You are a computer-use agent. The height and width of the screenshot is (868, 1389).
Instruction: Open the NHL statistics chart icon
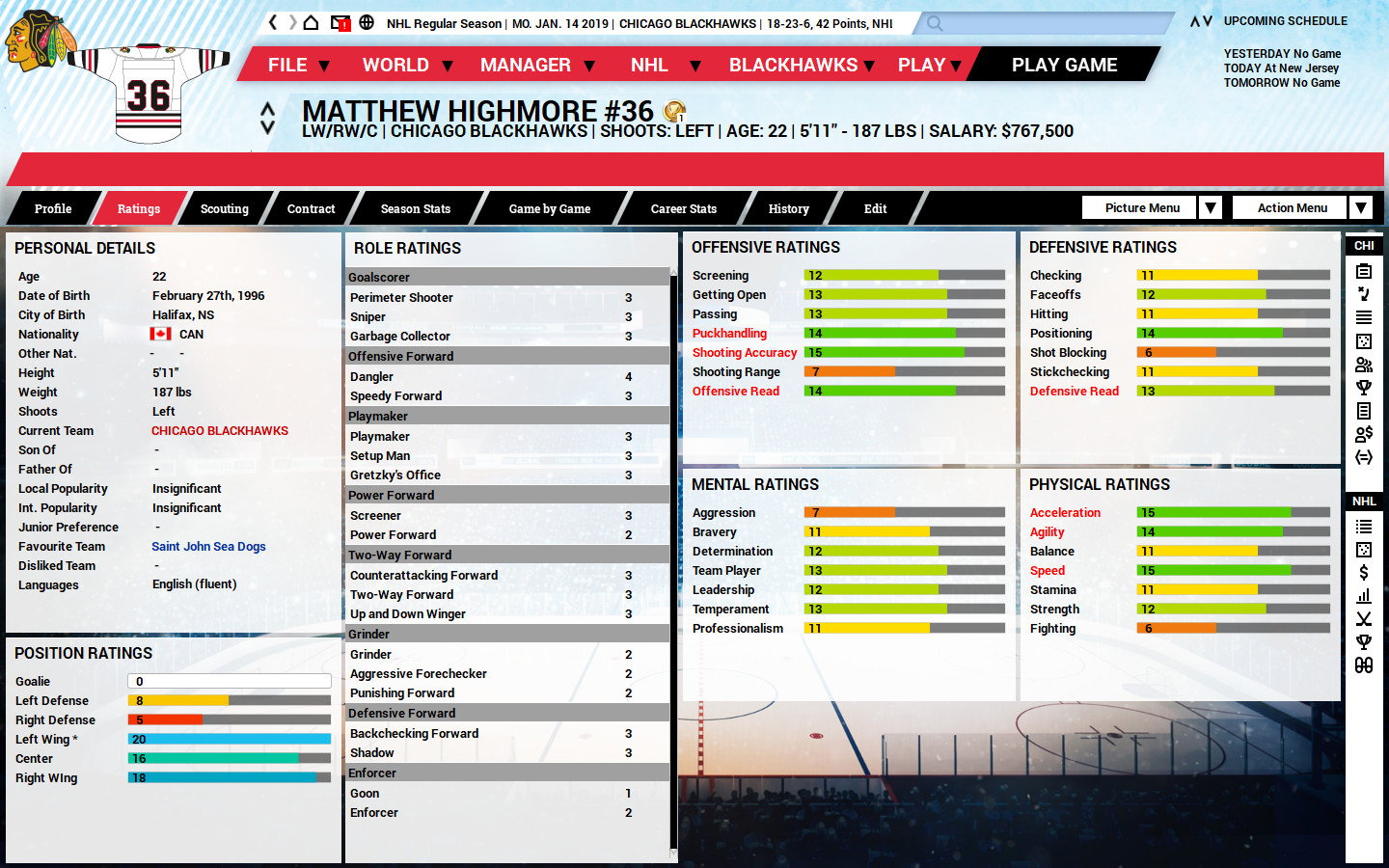[x=1364, y=596]
